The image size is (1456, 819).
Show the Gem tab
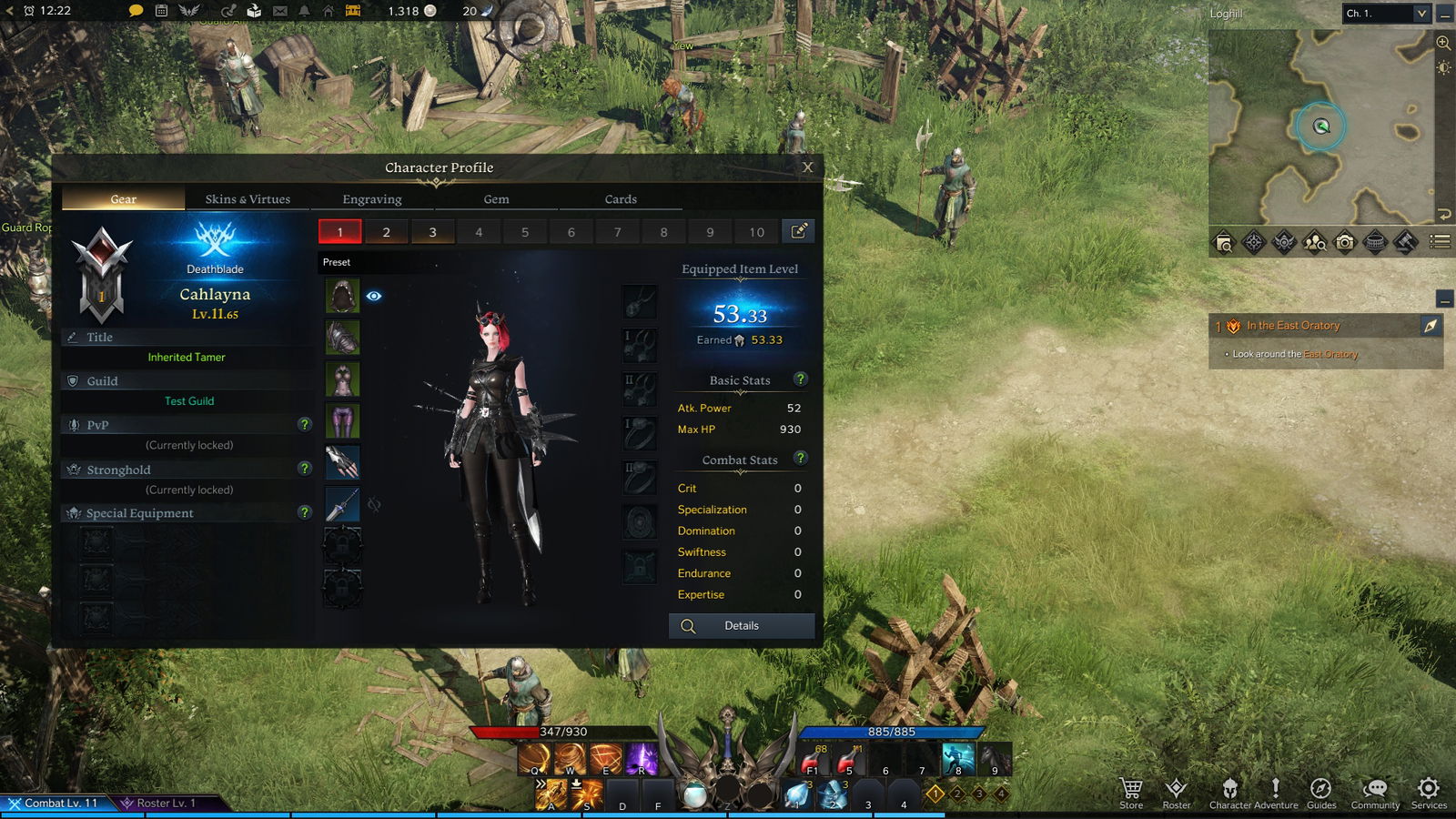(x=496, y=199)
